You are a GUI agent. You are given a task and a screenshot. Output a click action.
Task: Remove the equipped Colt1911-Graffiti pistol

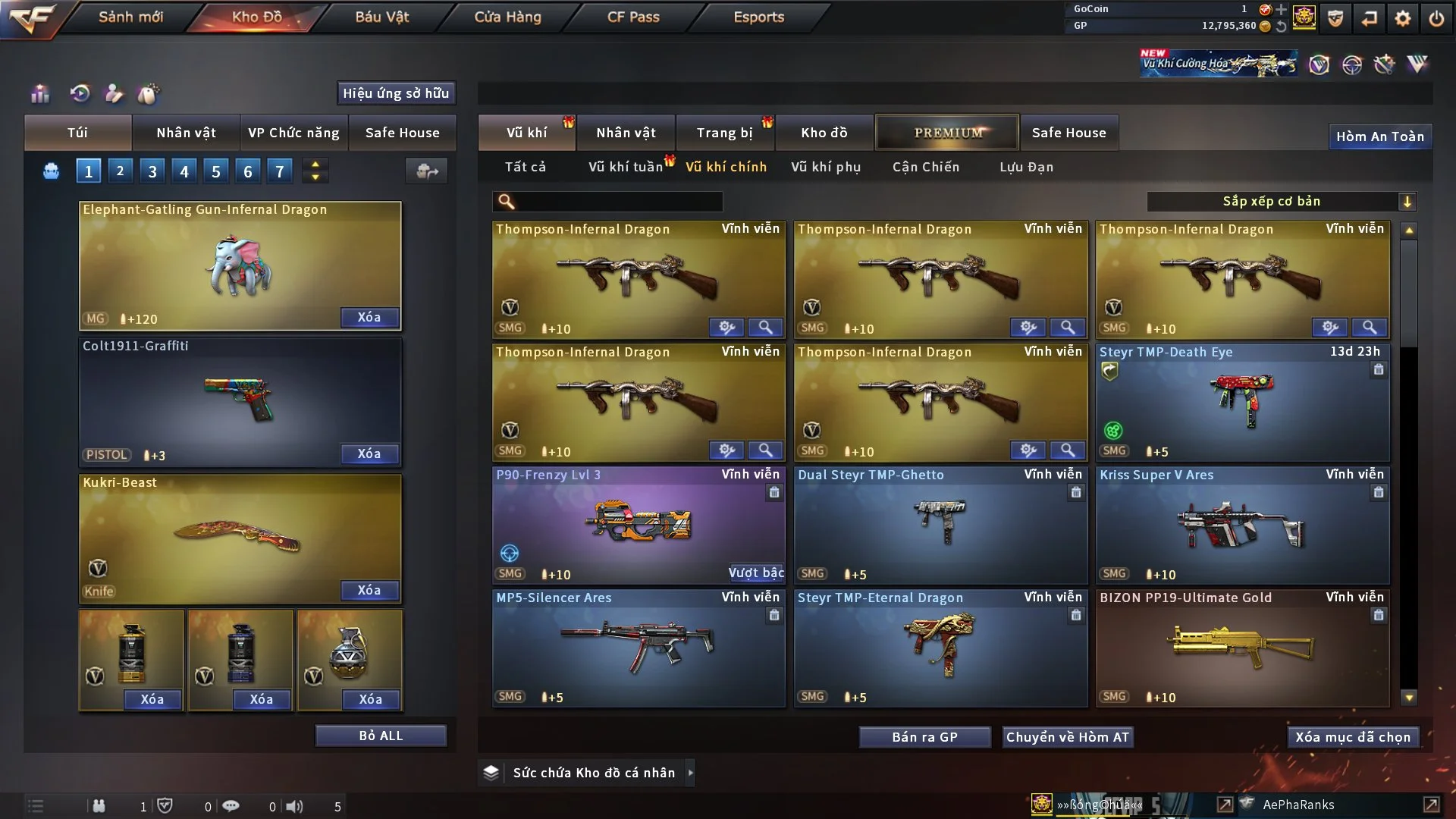[369, 453]
